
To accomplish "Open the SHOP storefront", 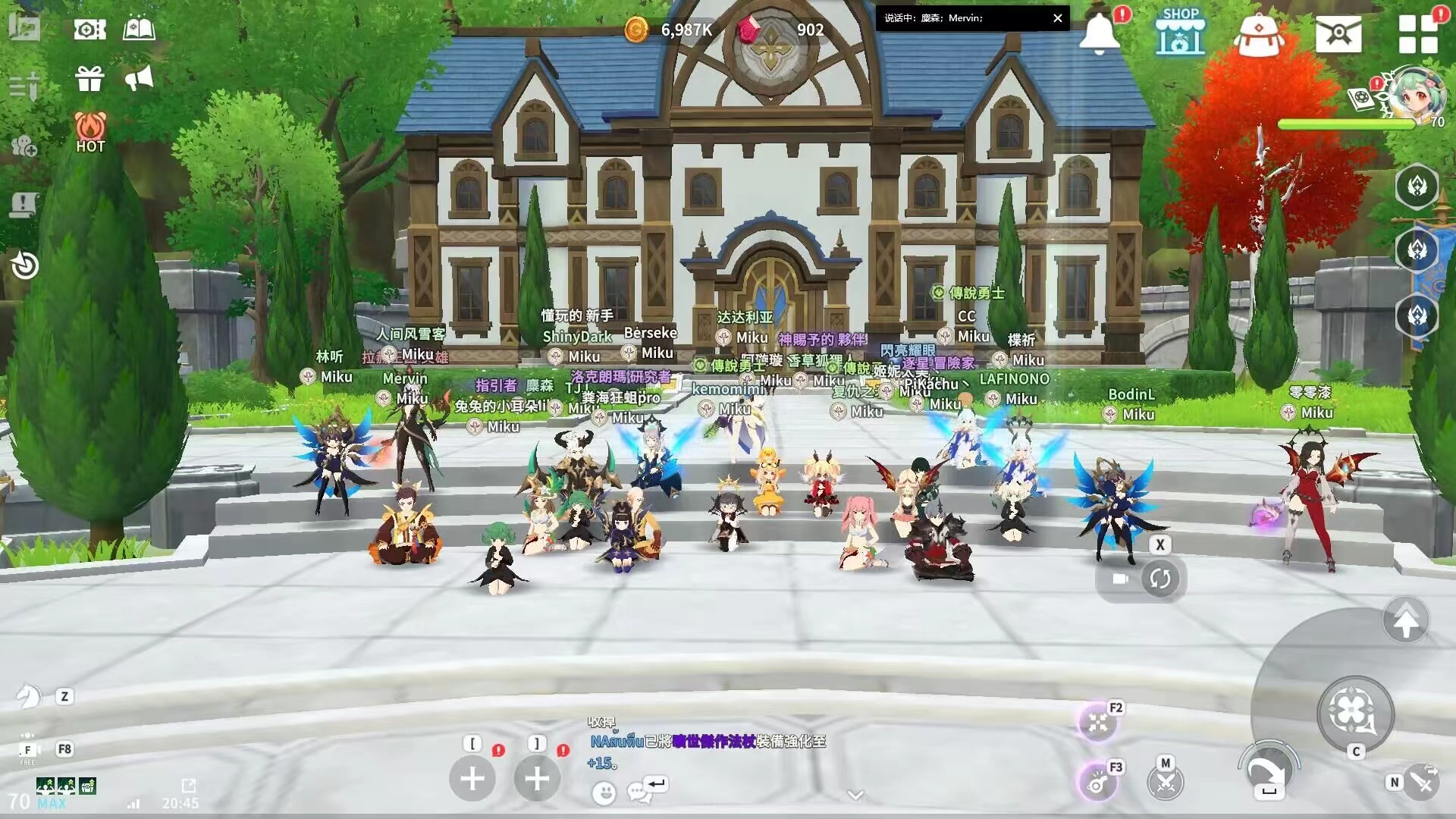I will click(x=1180, y=33).
